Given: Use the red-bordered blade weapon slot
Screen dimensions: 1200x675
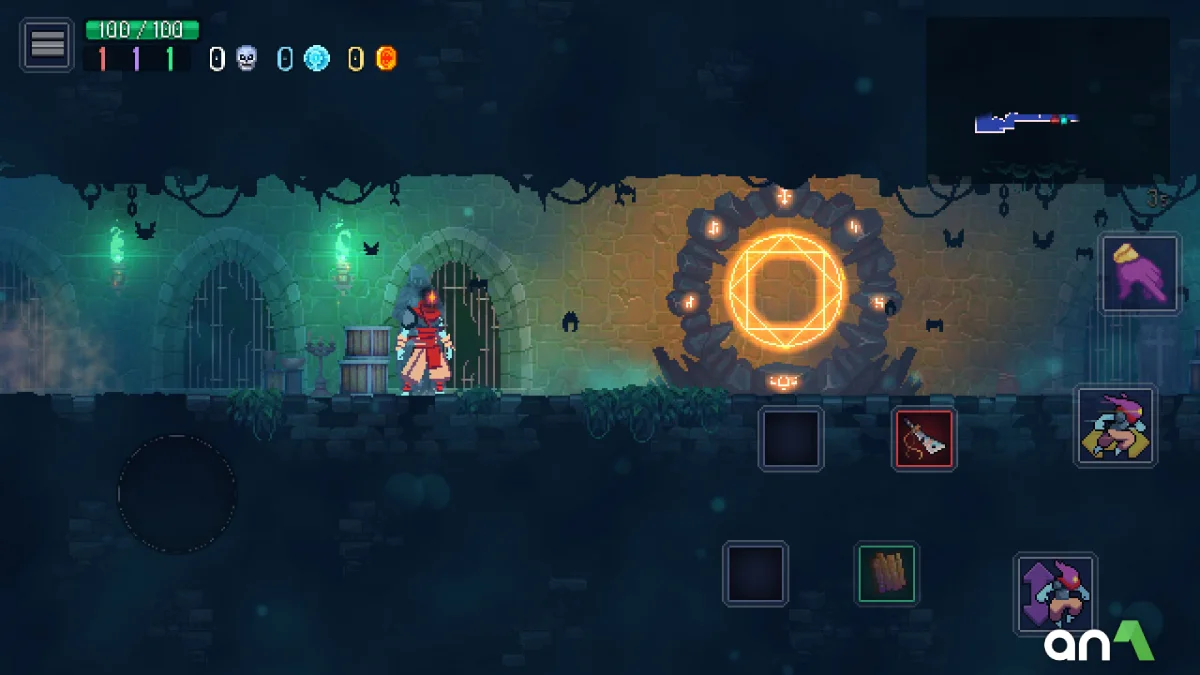Looking at the screenshot, I should tap(924, 439).
